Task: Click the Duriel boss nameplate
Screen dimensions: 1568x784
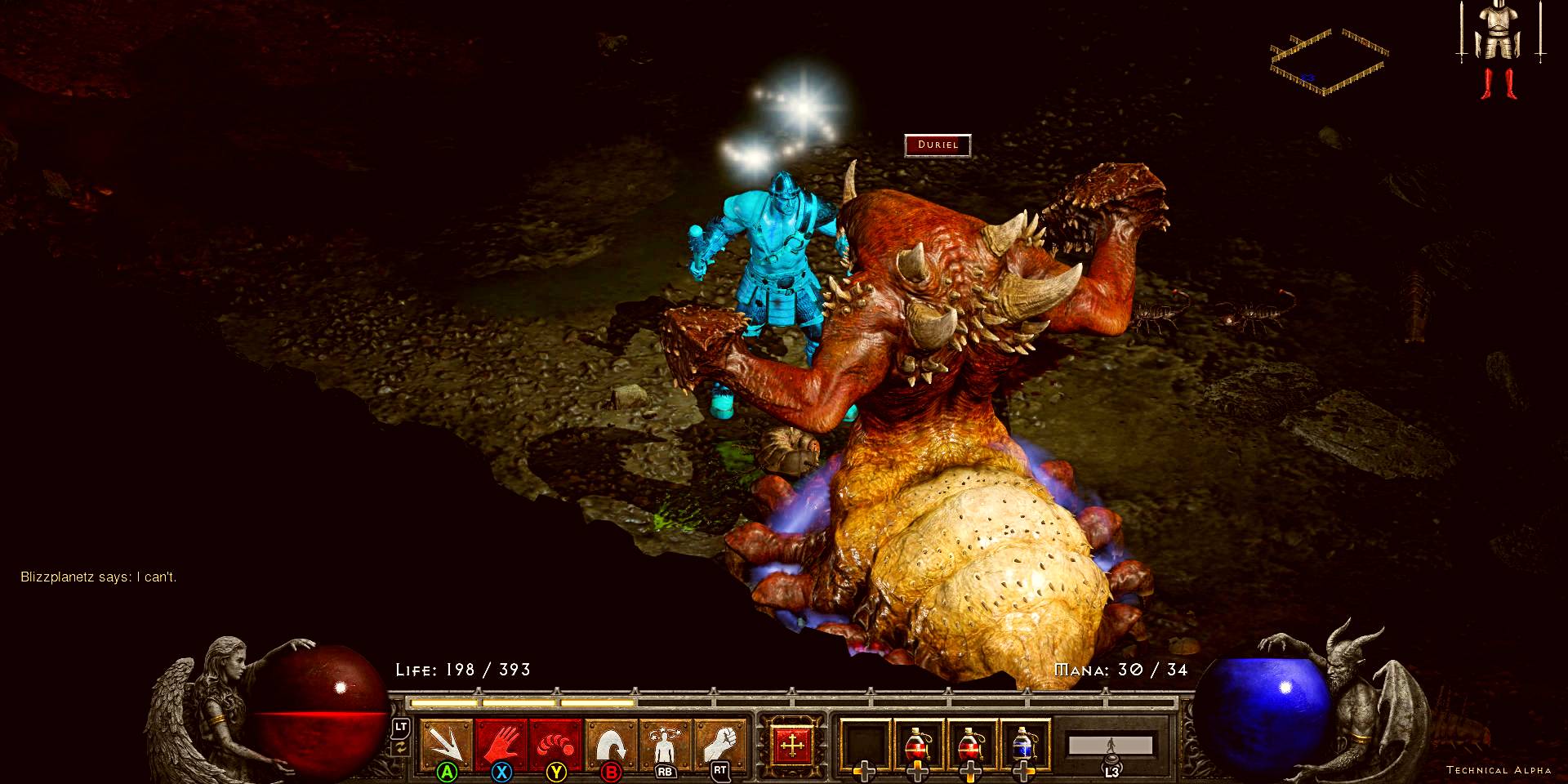Action: coord(937,145)
